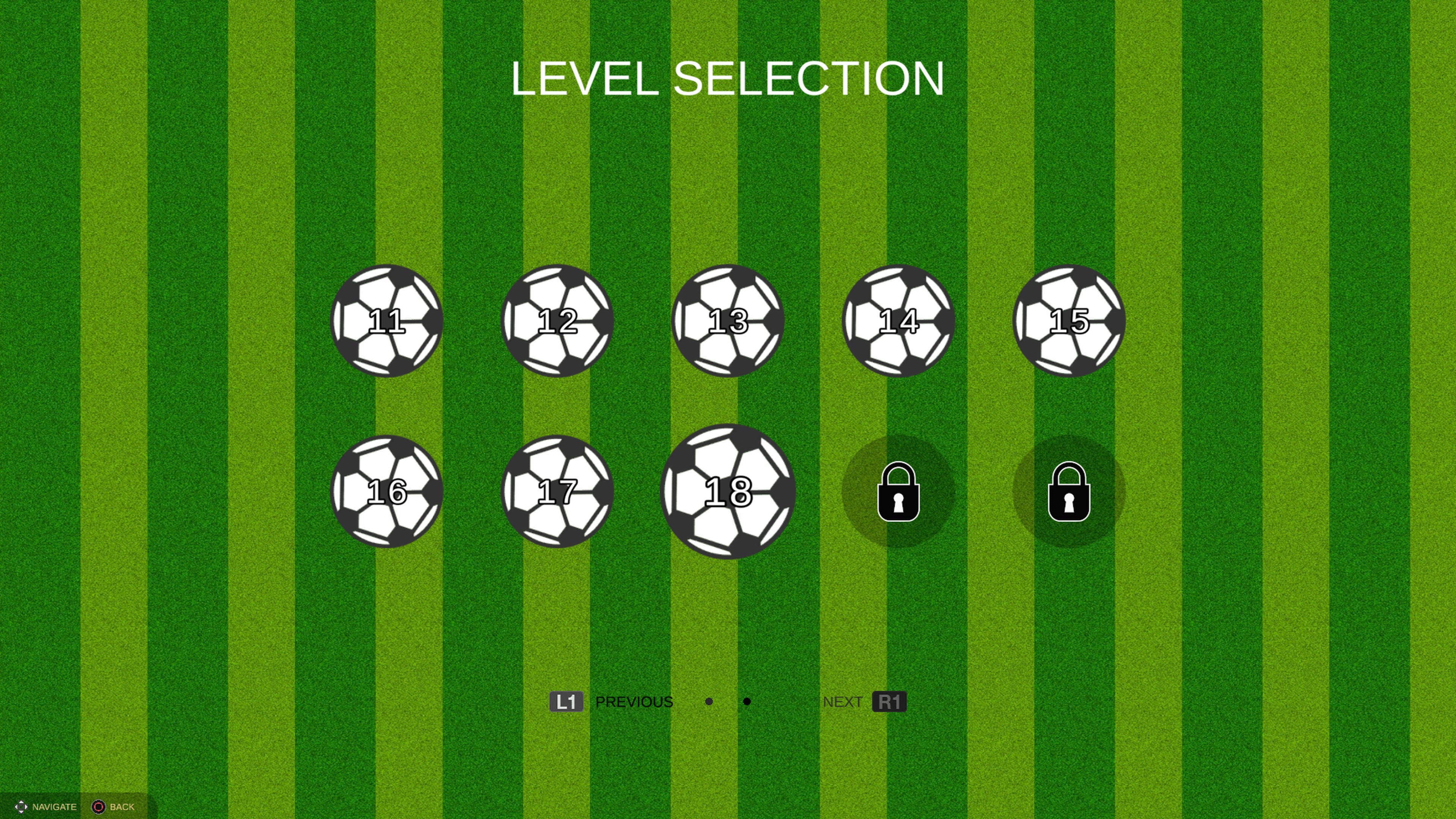Click the directional pad Navigate icon
Viewport: 1456px width, 819px height.
pyautogui.click(x=21, y=806)
